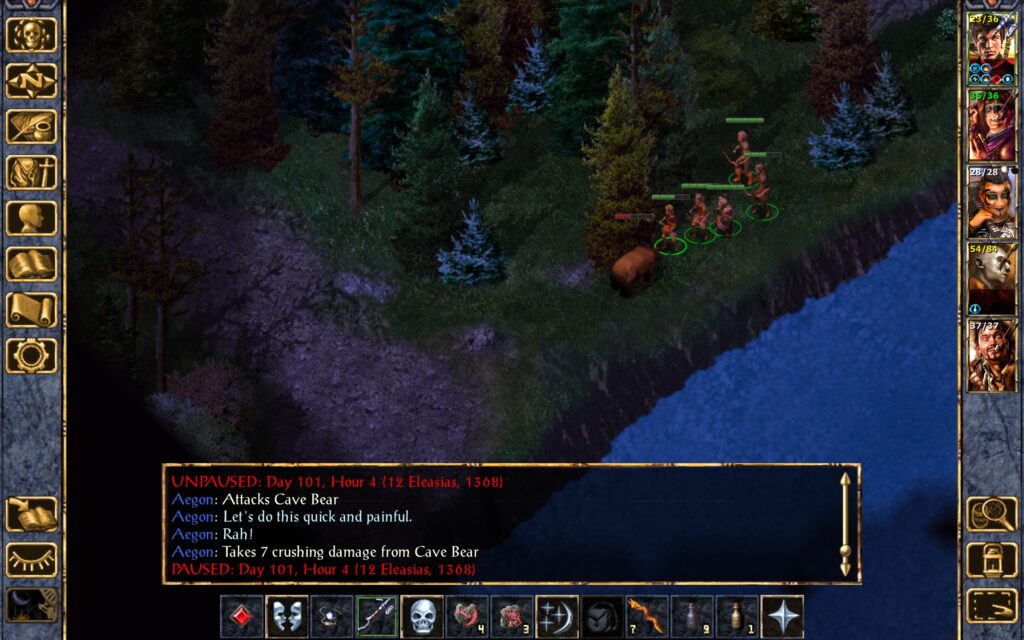Click the message log scrollbar
The height and width of the screenshot is (640, 1024).
[845, 525]
